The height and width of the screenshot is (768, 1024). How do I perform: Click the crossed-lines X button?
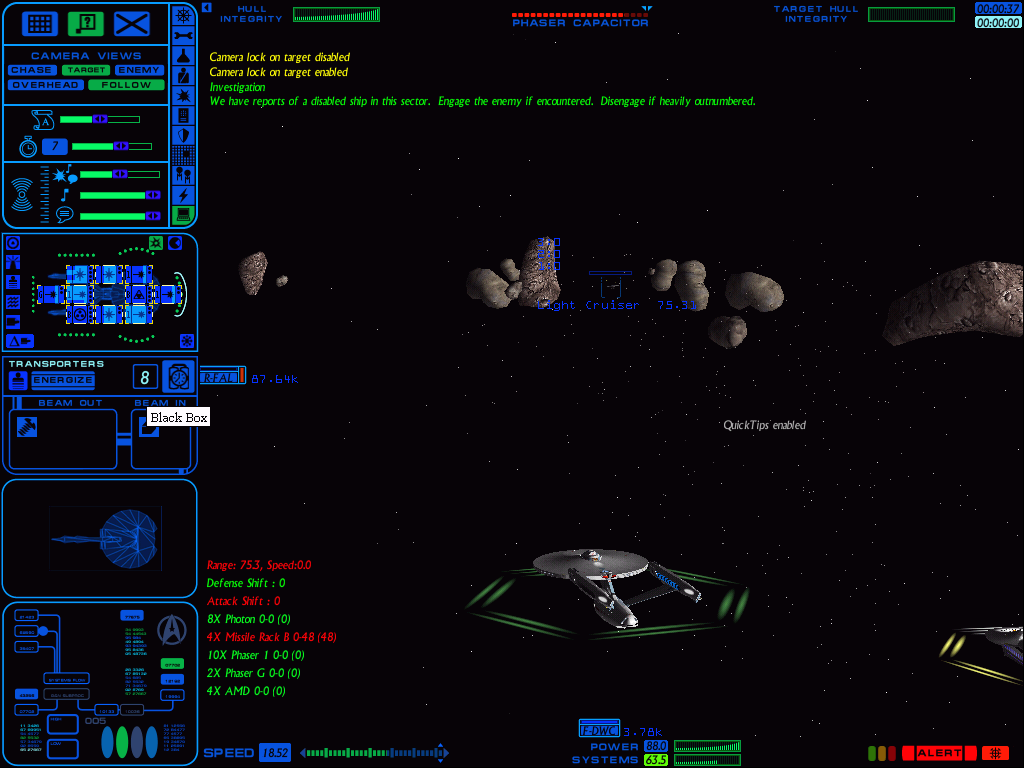pyautogui.click(x=132, y=23)
